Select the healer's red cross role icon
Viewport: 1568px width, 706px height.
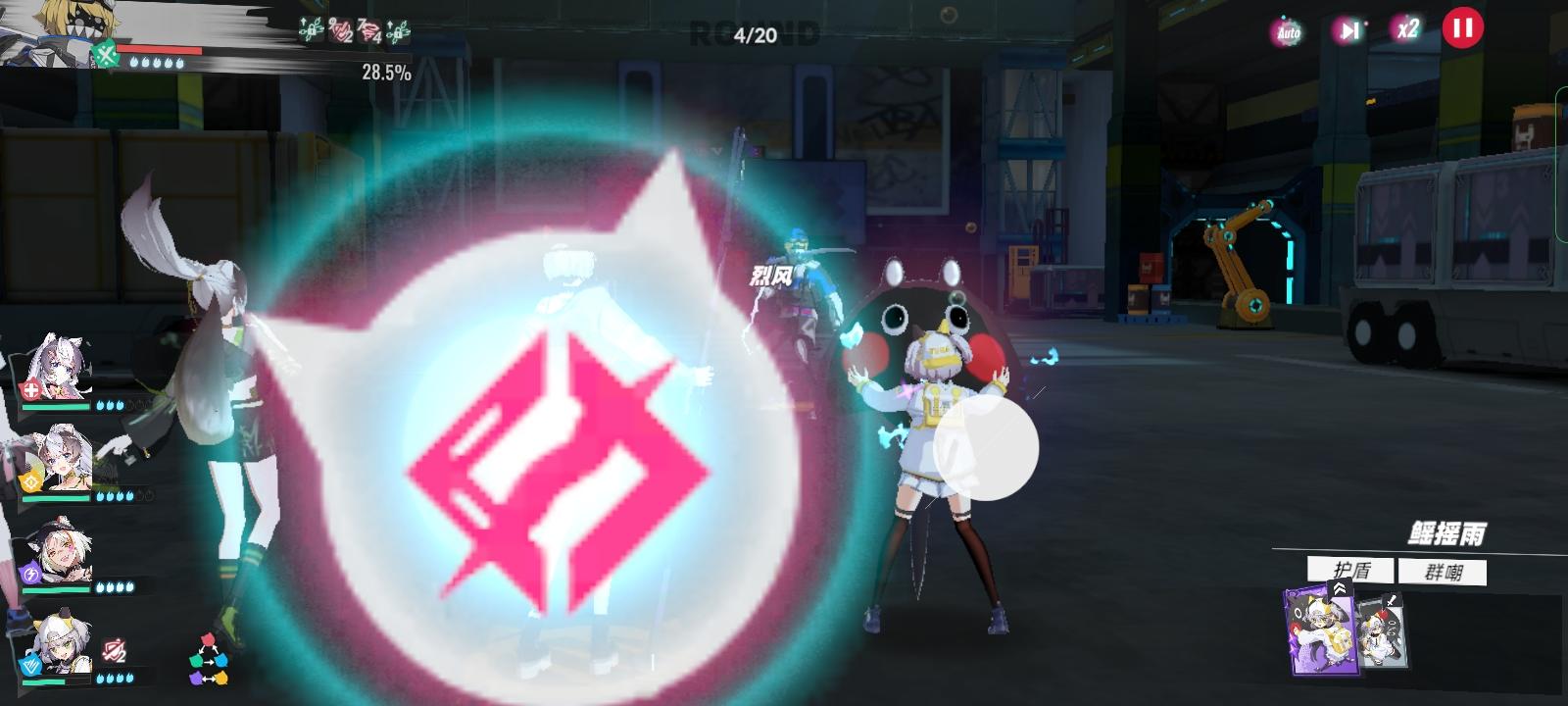(x=29, y=387)
